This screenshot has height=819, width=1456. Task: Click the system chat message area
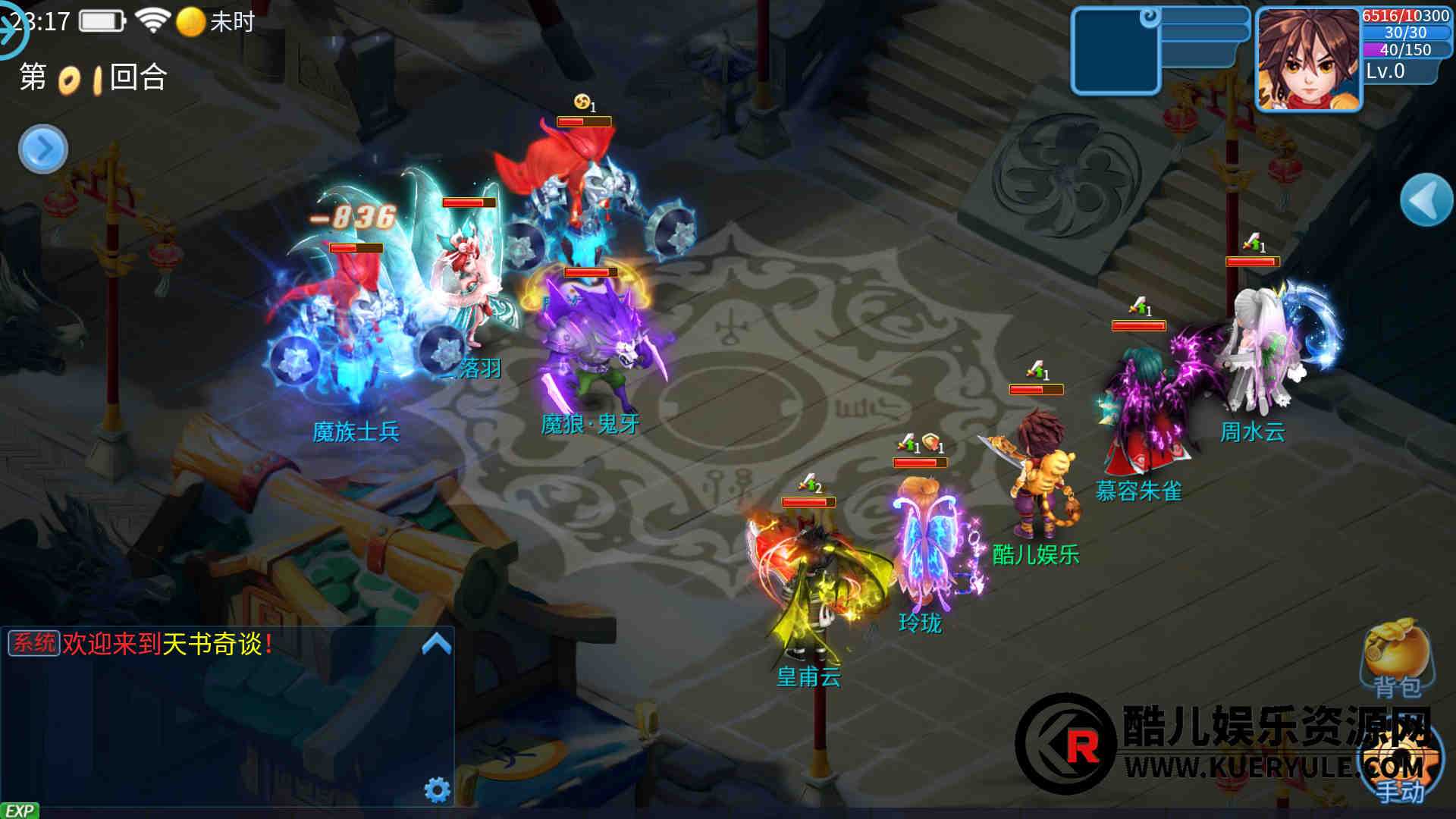pyautogui.click(x=167, y=645)
